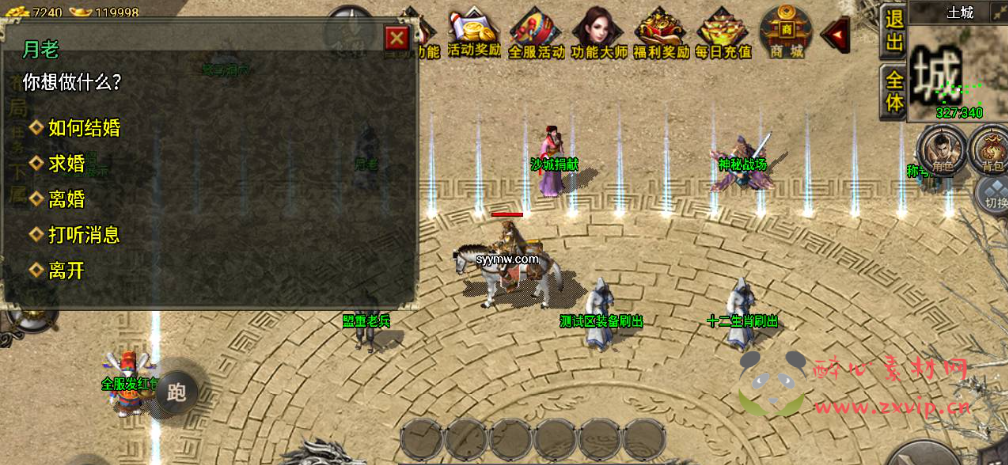
Task: Choose 离开 to leave the conversation
Action: [67, 270]
